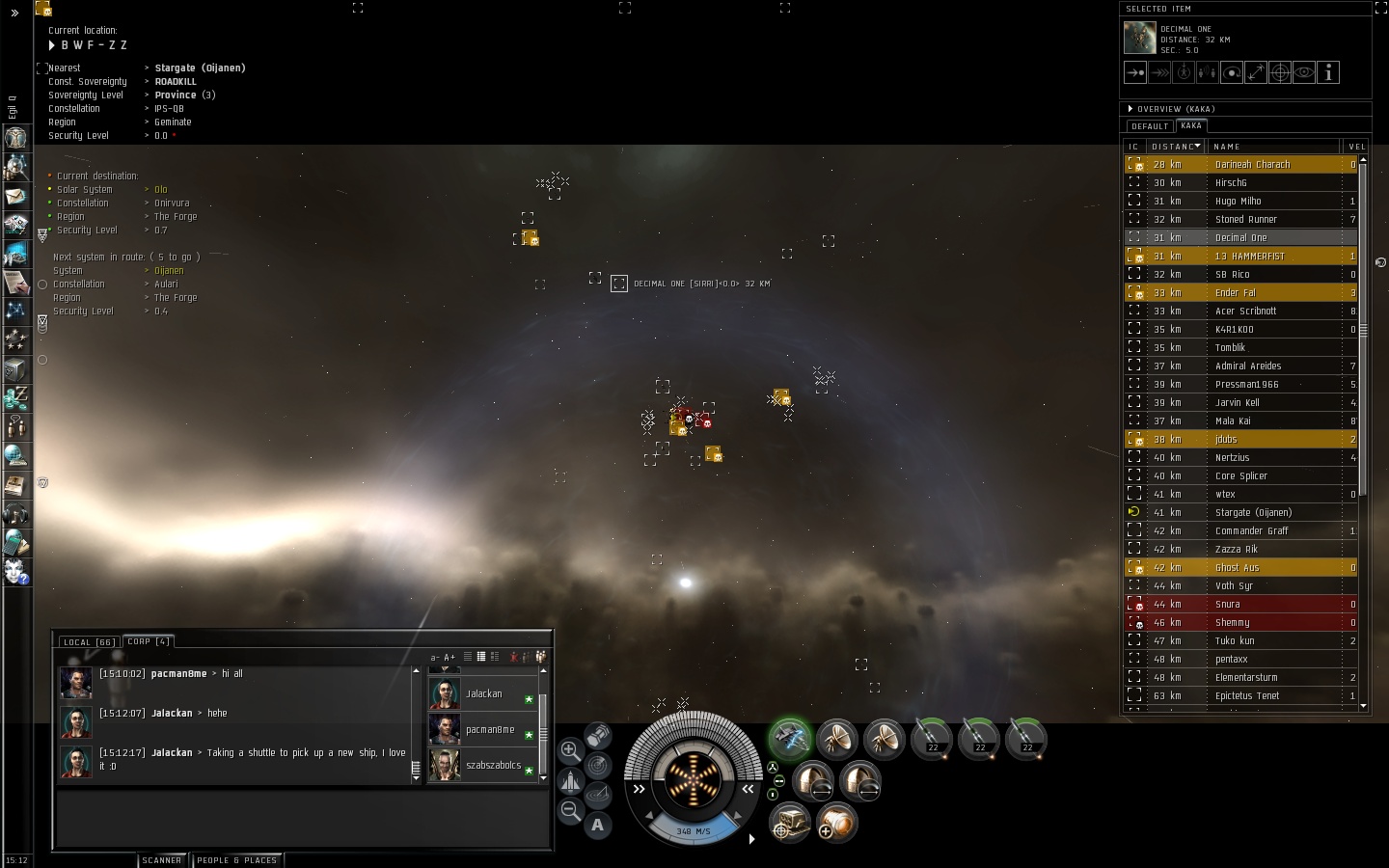
Task: Select szabszabolcs in the corp member list
Action: 493,765
